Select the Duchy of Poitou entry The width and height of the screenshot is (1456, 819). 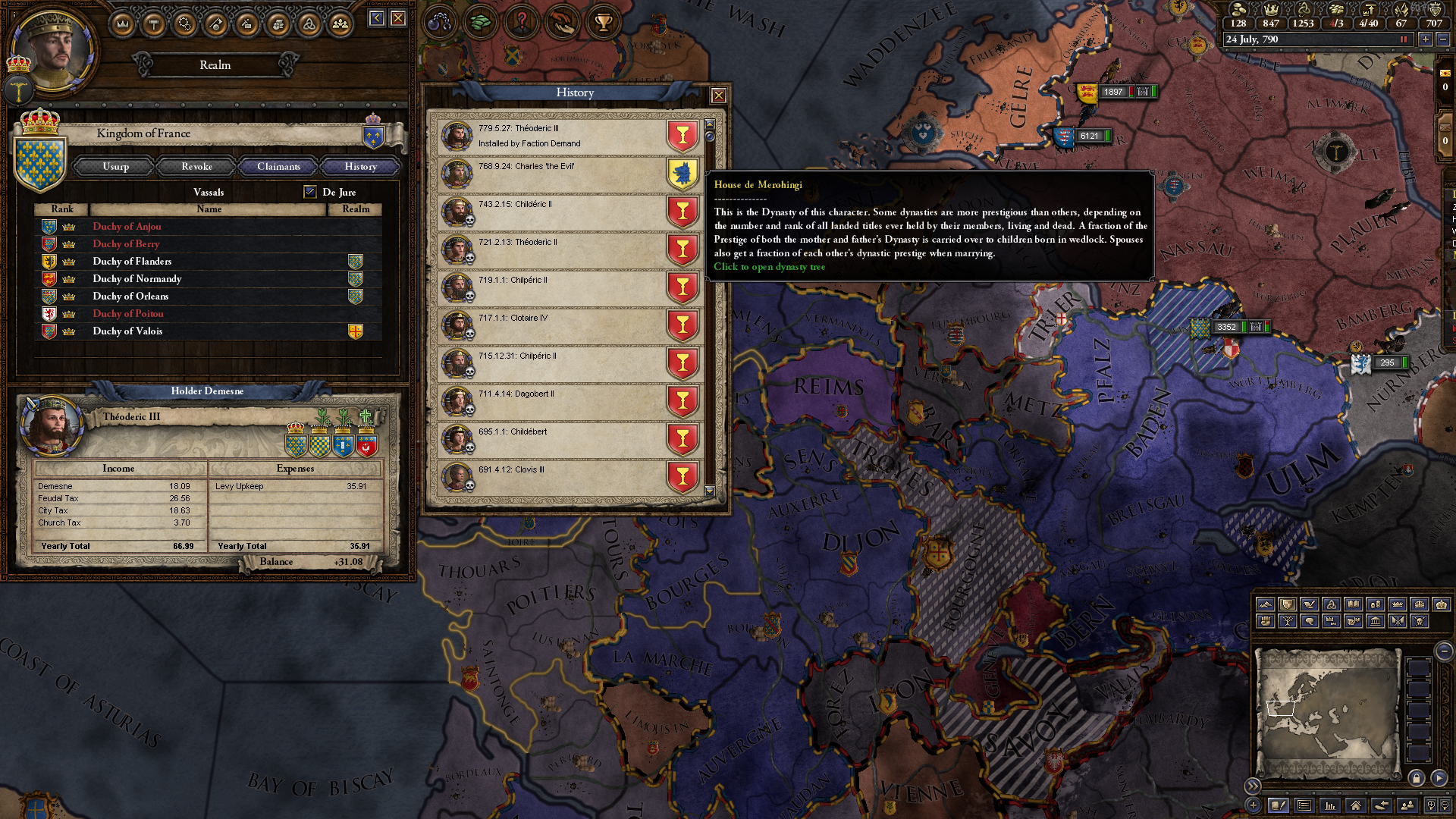pos(127,314)
